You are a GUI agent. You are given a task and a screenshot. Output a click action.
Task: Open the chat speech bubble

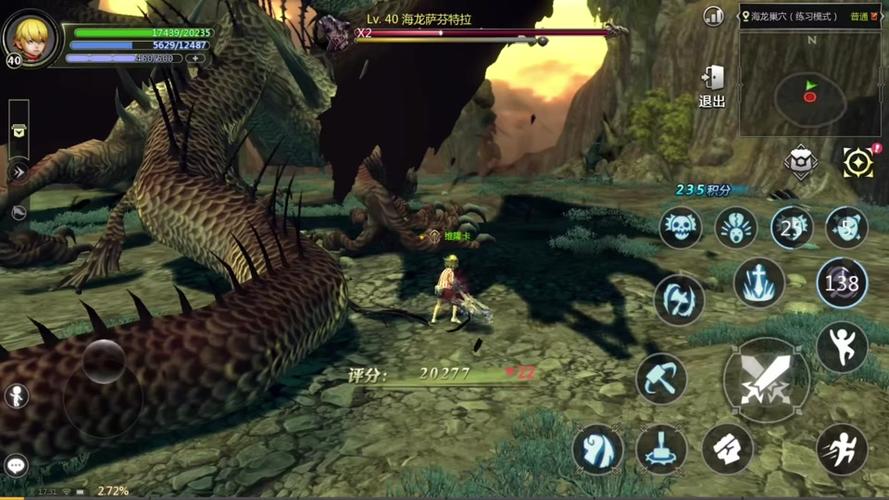16,465
